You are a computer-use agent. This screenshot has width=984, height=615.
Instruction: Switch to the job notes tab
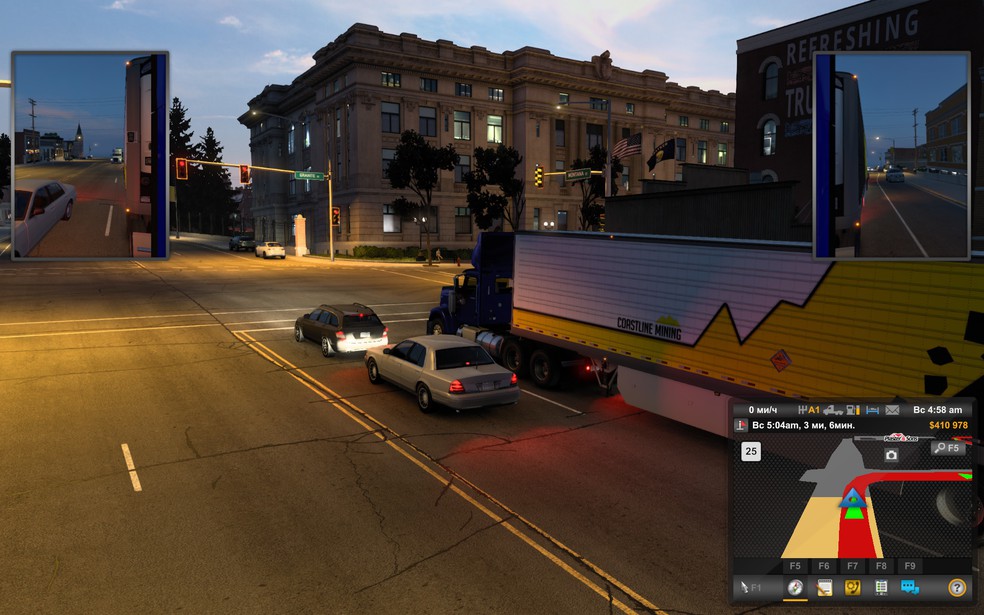(x=824, y=588)
